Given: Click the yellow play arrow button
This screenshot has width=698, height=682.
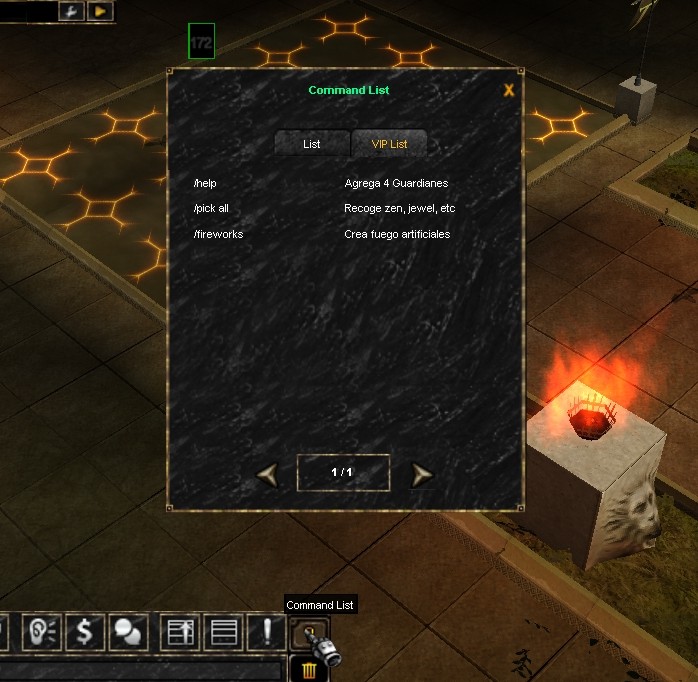Looking at the screenshot, I should coord(101,11).
